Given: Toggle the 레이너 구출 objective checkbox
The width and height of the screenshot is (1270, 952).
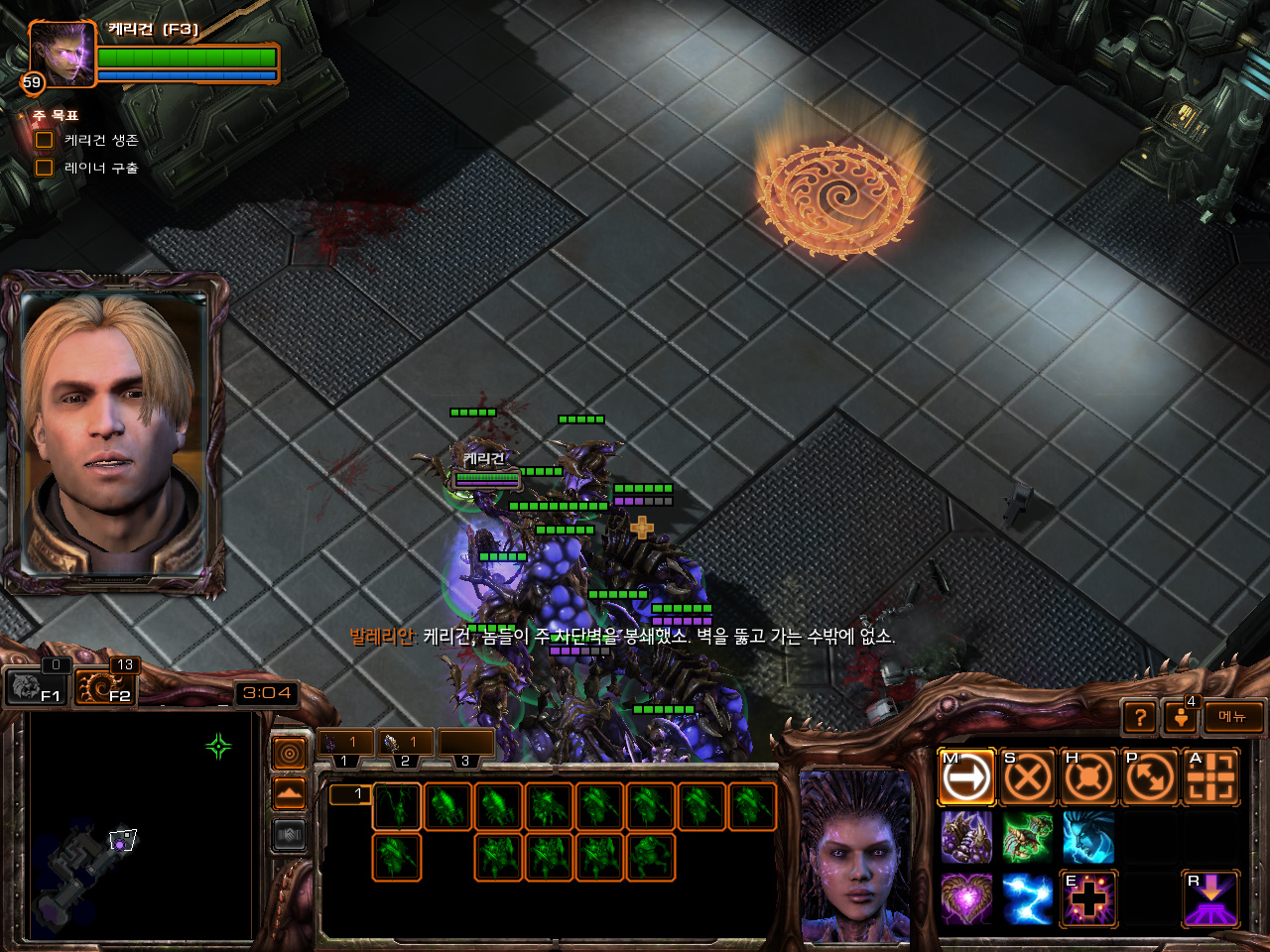Looking at the screenshot, I should (45, 168).
